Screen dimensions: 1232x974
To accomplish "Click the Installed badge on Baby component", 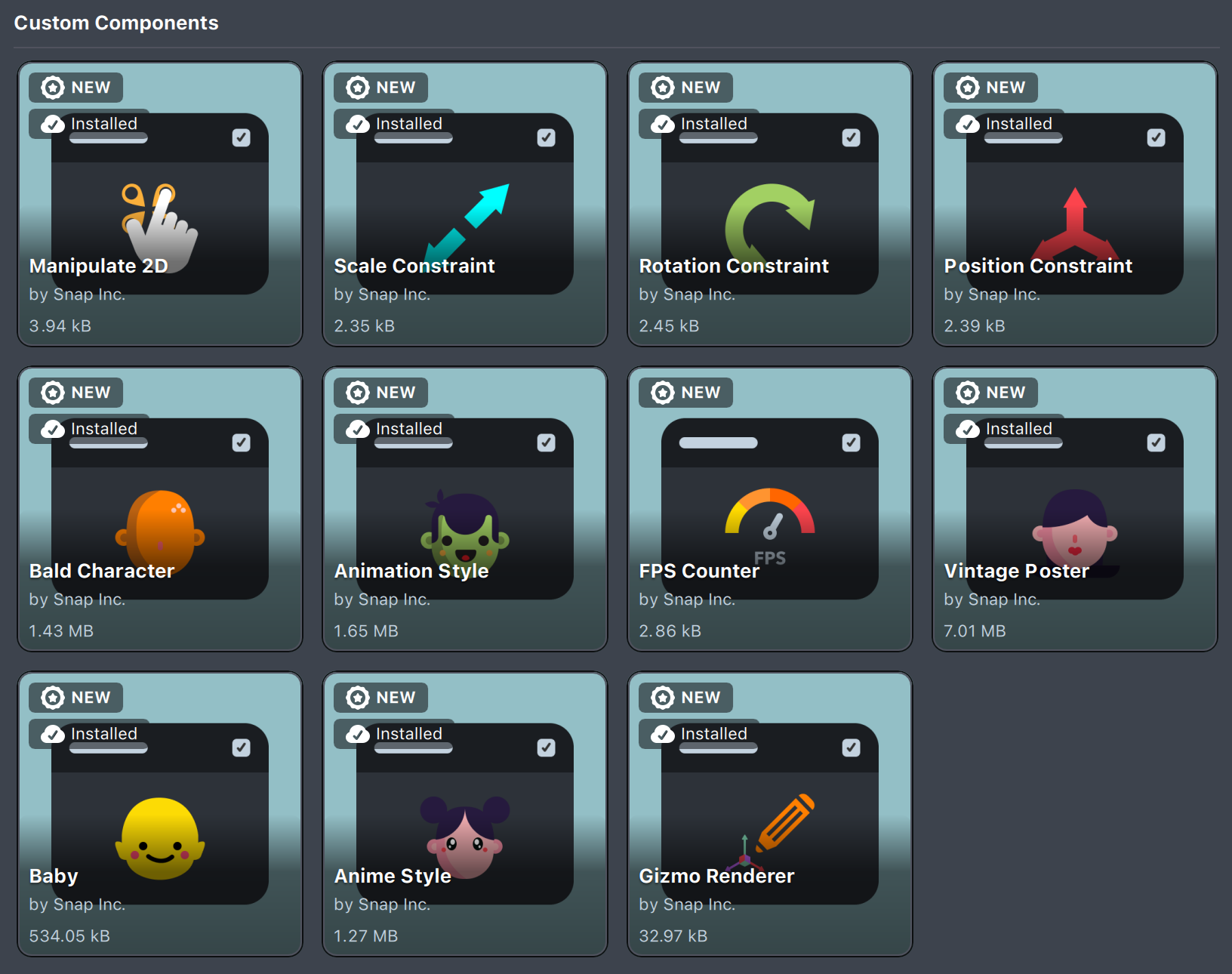I will tap(88, 733).
